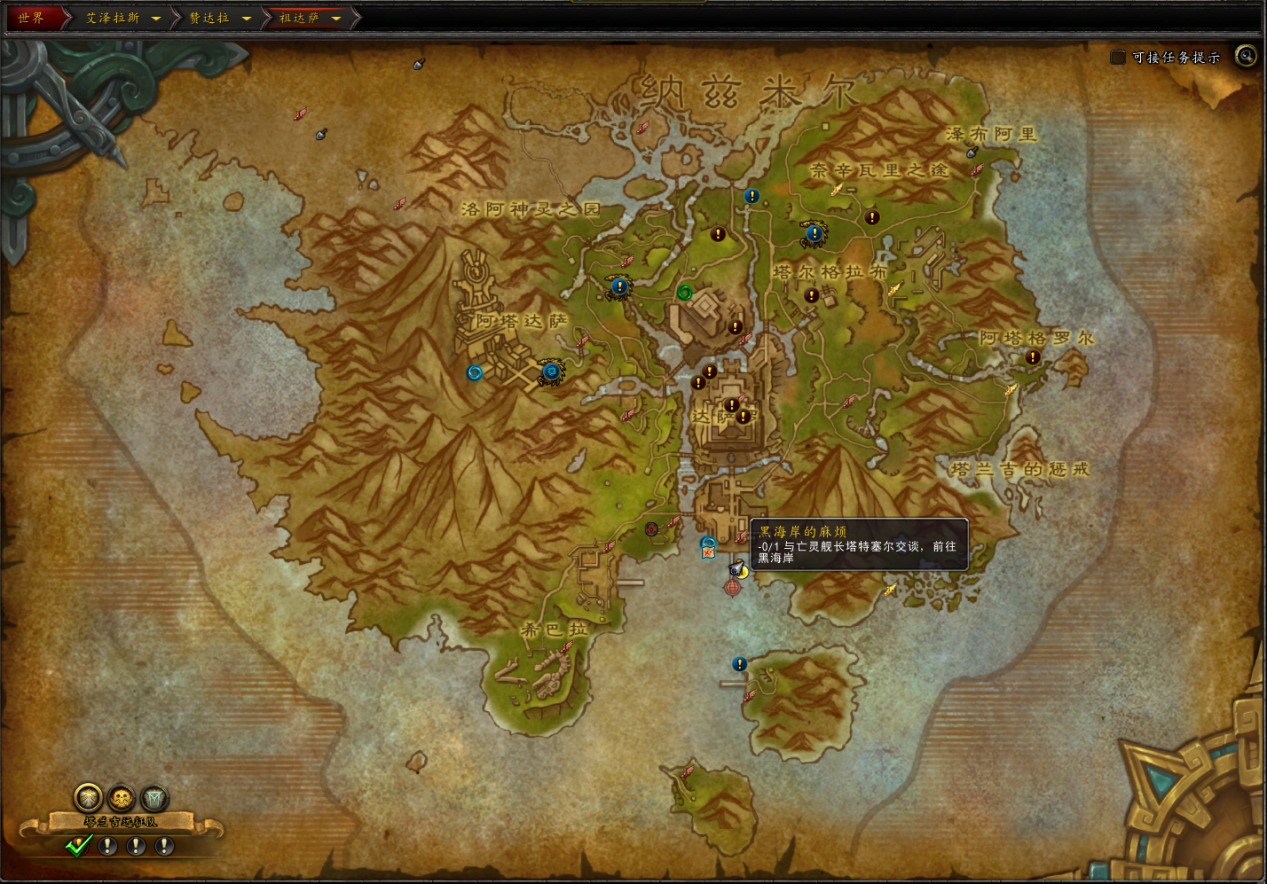Screen dimensions: 1267x884
Task: Click the green-checked completed quest marker
Action: [79, 846]
